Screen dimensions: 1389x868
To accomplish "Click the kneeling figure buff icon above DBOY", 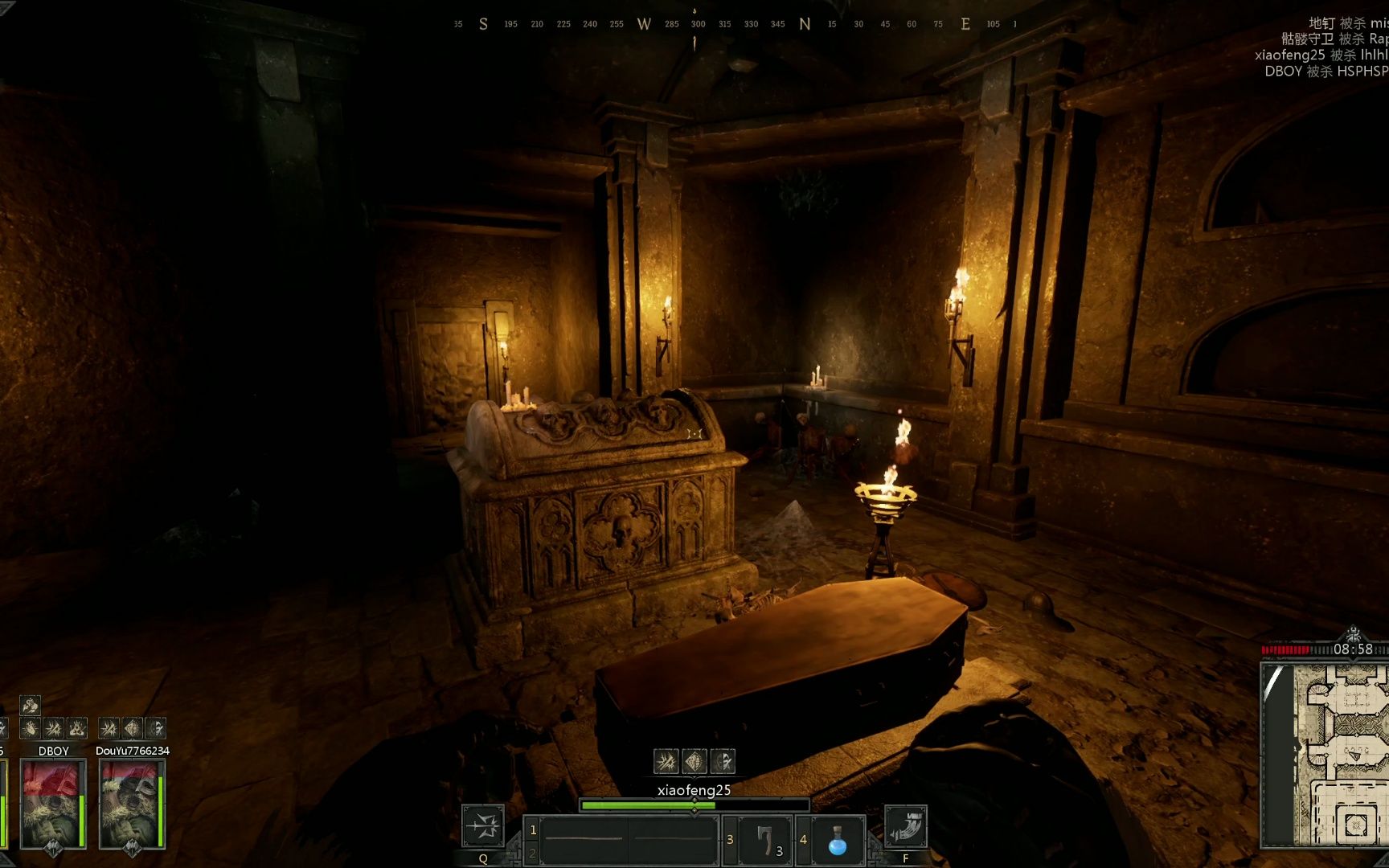I will 77,729.
